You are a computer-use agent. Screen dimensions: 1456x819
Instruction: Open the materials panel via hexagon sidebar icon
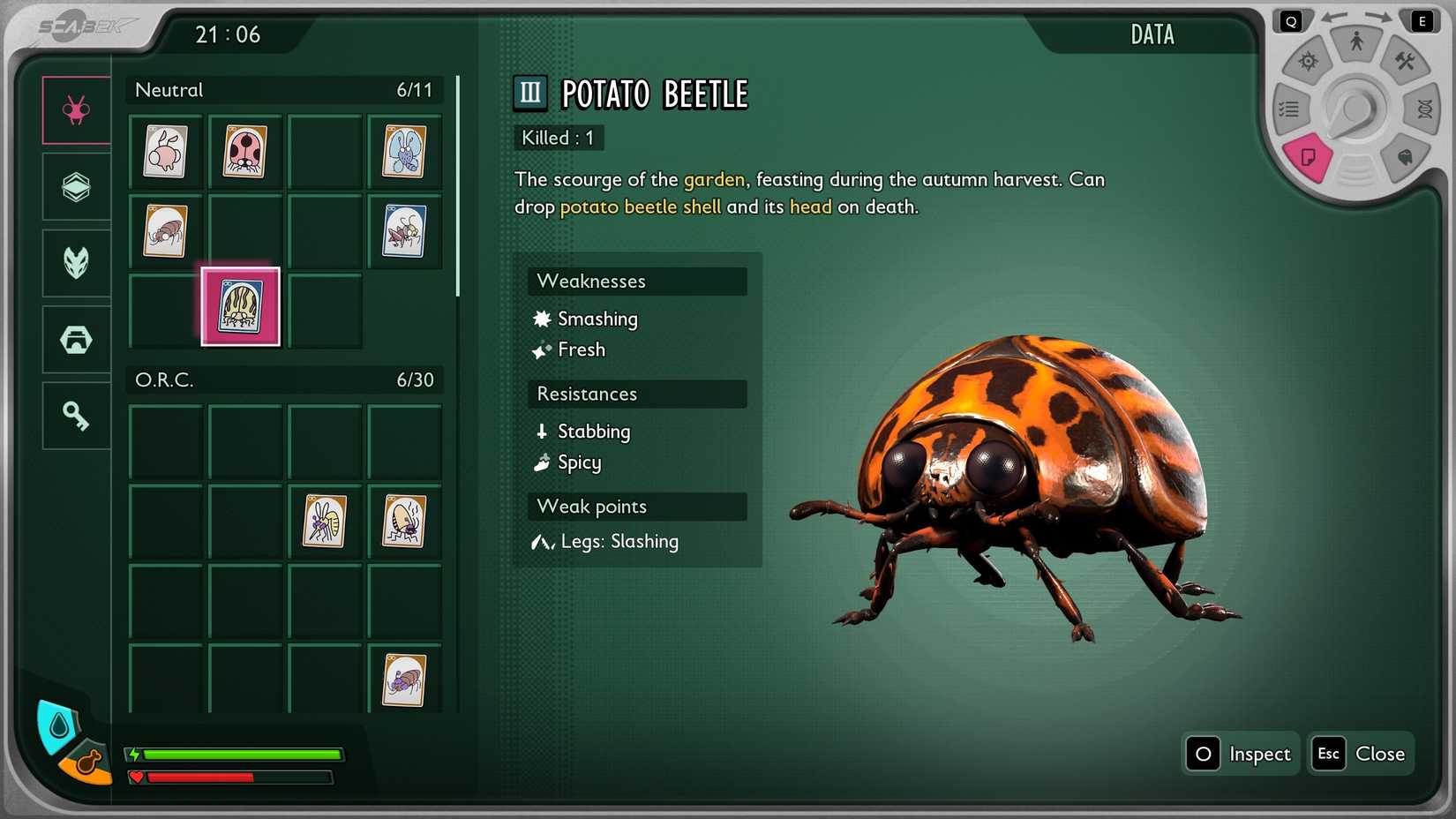pos(75,186)
